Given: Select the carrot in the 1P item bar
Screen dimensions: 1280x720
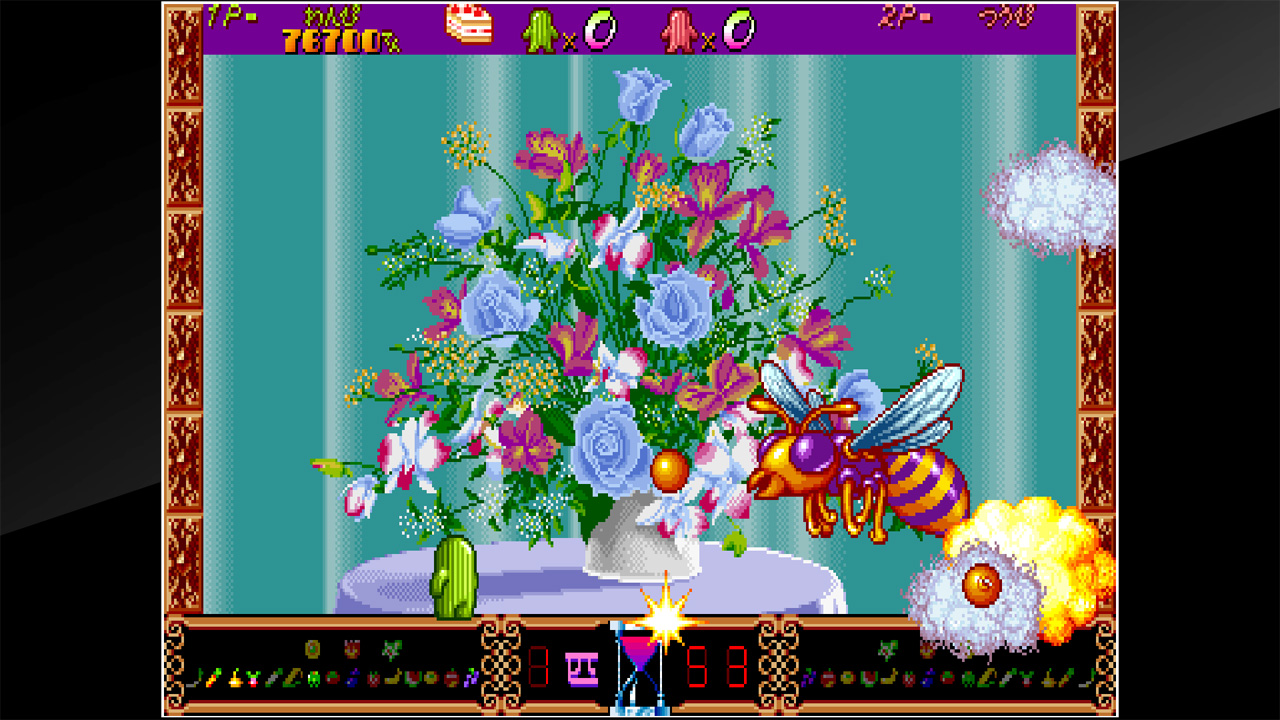Looking at the screenshot, I should coord(212,678).
